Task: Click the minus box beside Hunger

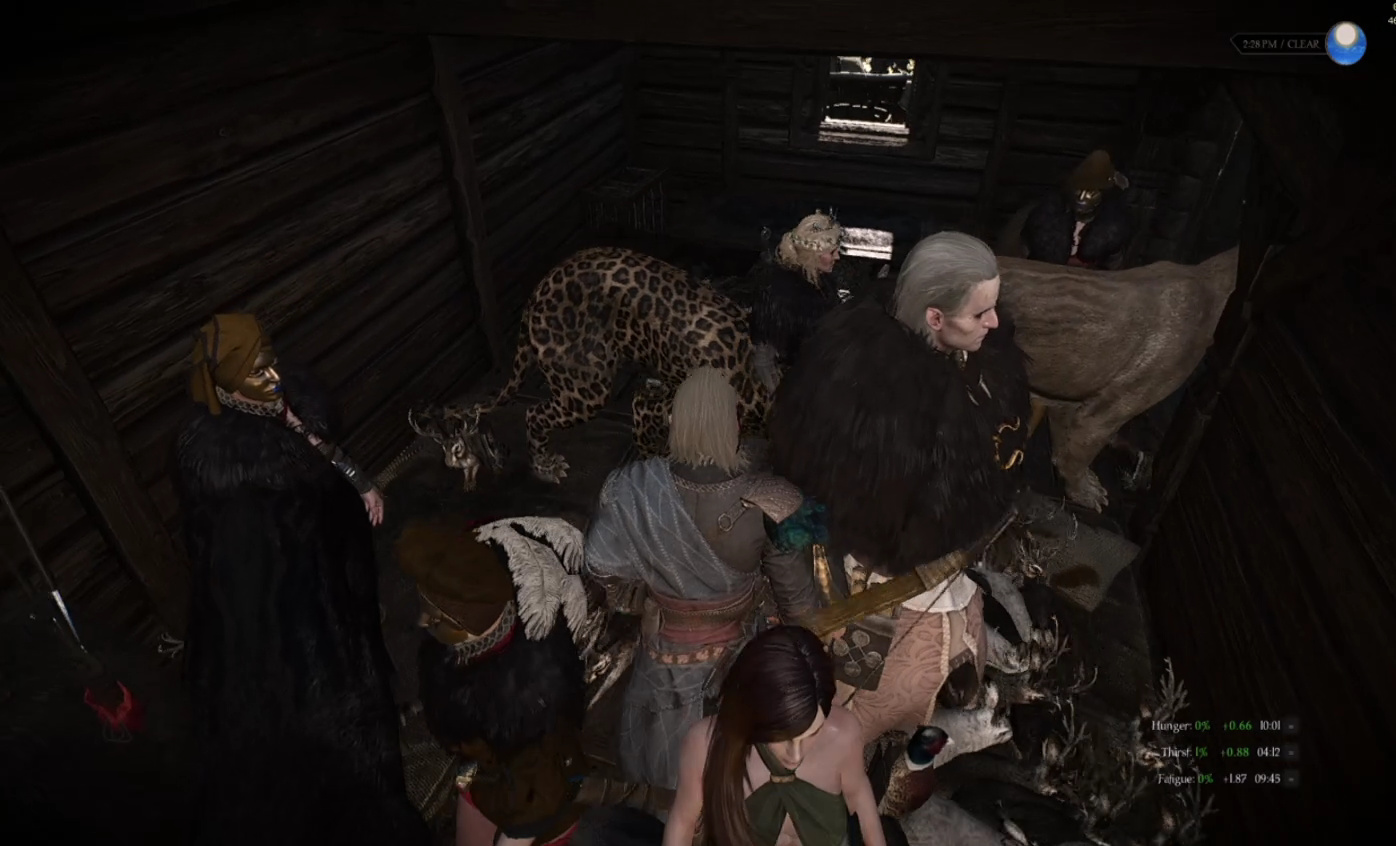Action: click(x=1292, y=726)
